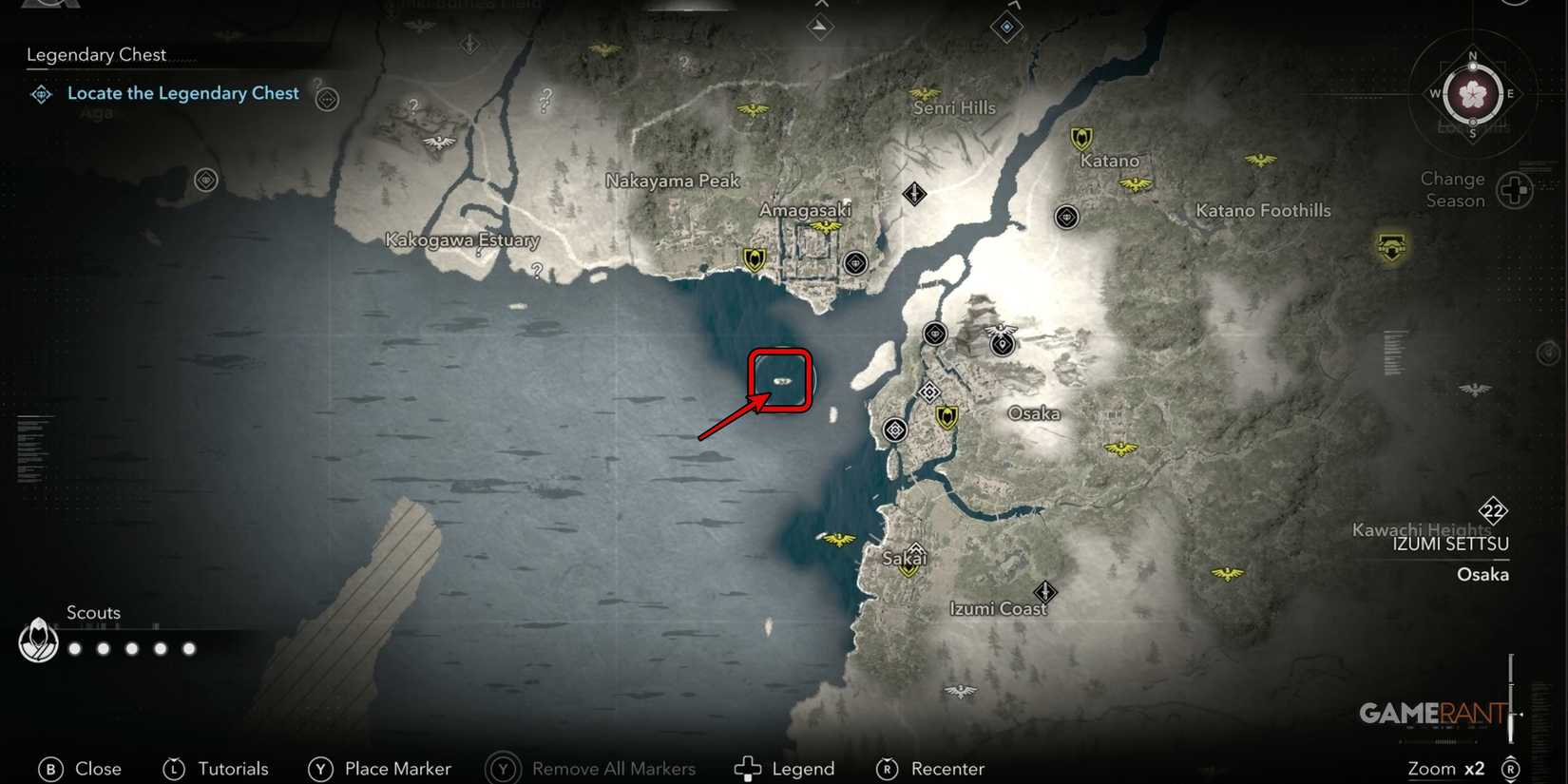Open the compass rose season selector
1568x784 pixels.
(x=1471, y=94)
